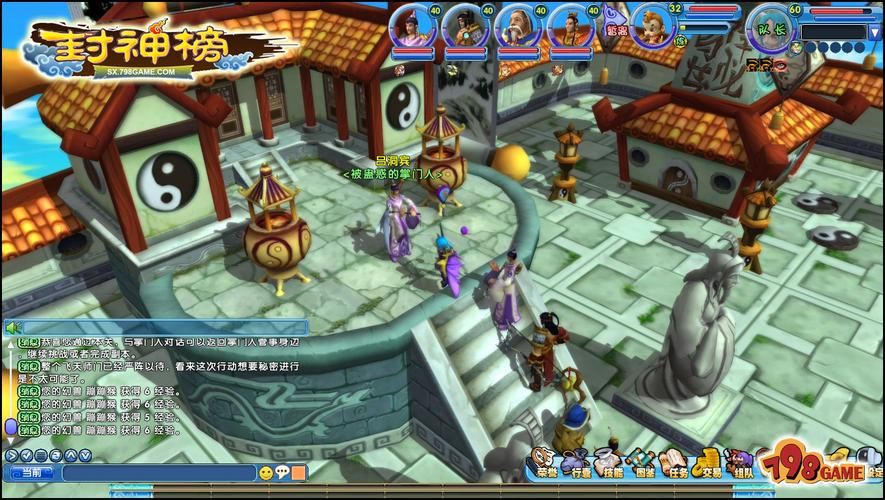Click the 队长 team leader portrait
The height and width of the screenshot is (500, 885).
click(x=775, y=25)
